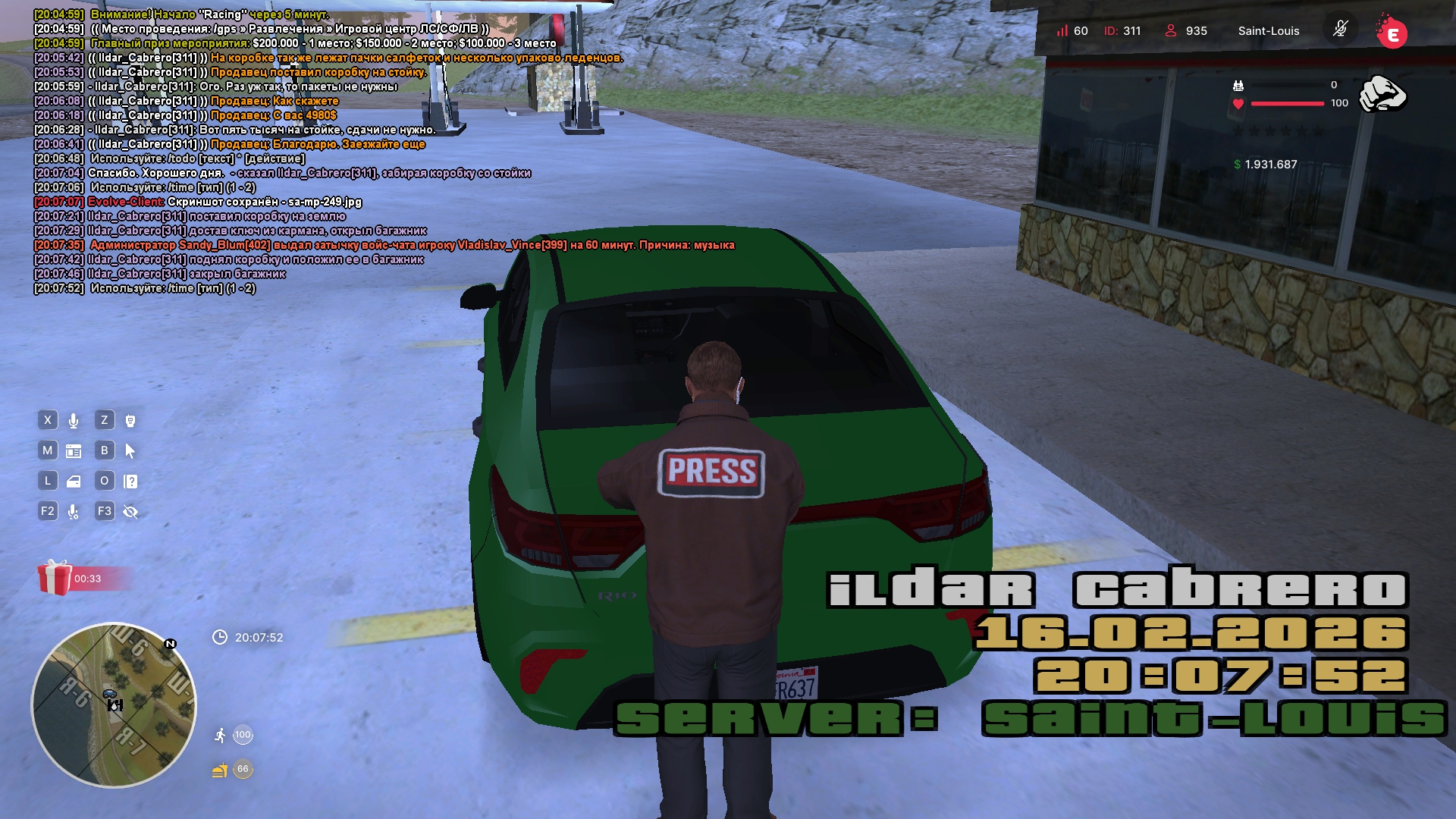Screen dimensions: 1456x819
Task: Open the red Evolve logo
Action: (x=1392, y=32)
